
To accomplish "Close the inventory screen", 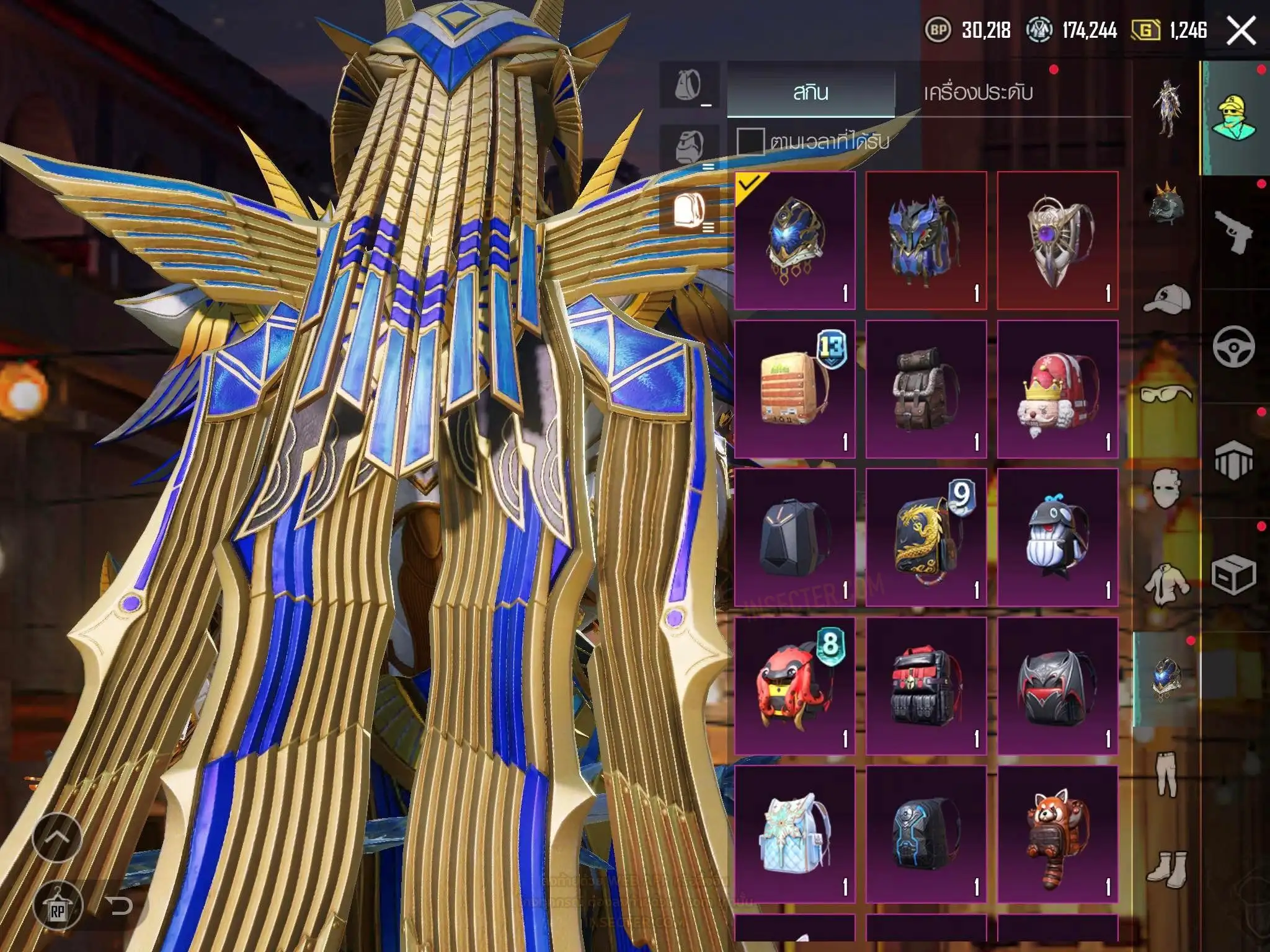I will tap(1241, 30).
